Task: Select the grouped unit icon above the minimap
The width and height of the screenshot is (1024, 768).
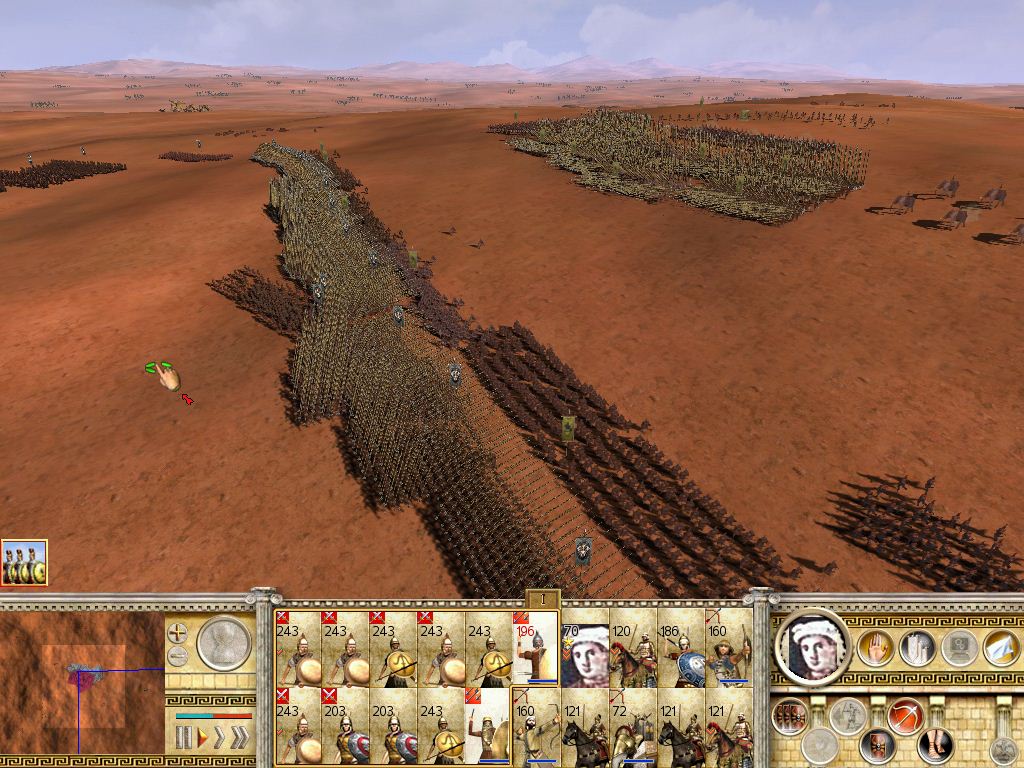Action: [24, 563]
